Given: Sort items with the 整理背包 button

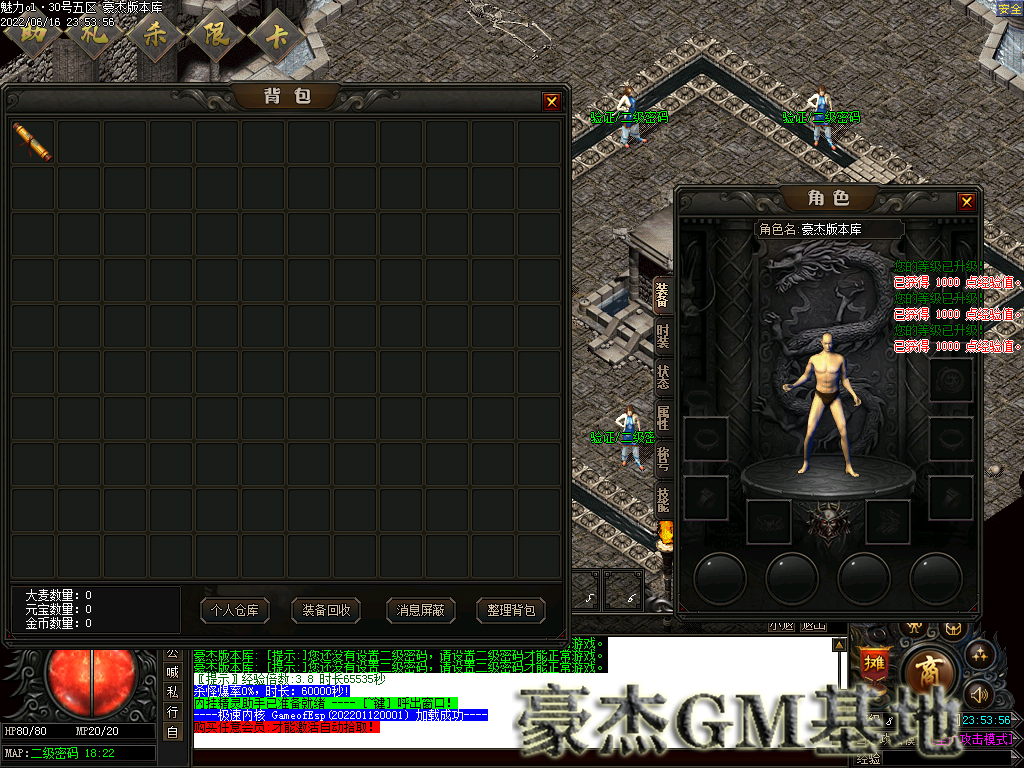Looking at the screenshot, I should tap(511, 610).
